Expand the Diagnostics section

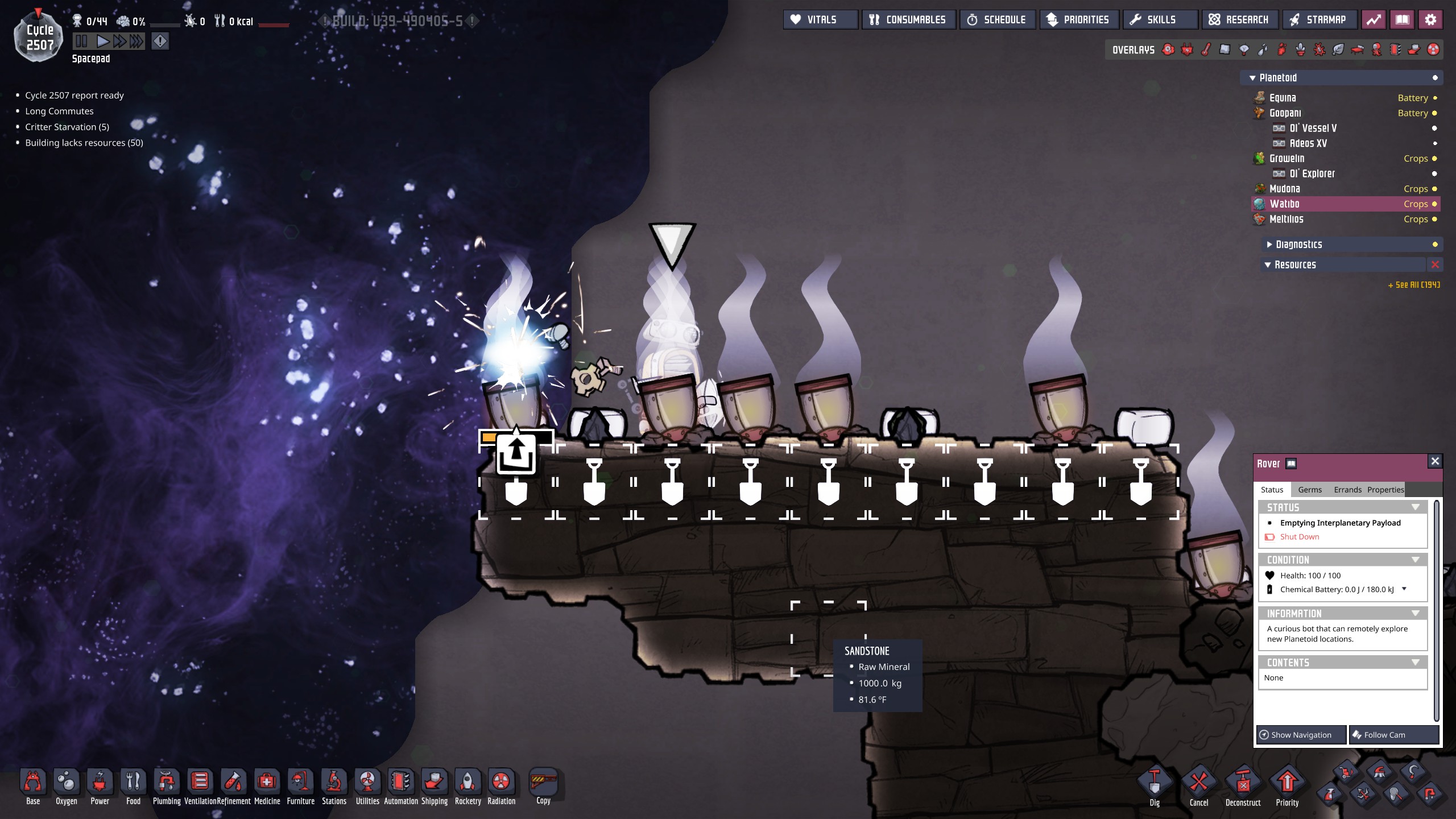click(1298, 245)
